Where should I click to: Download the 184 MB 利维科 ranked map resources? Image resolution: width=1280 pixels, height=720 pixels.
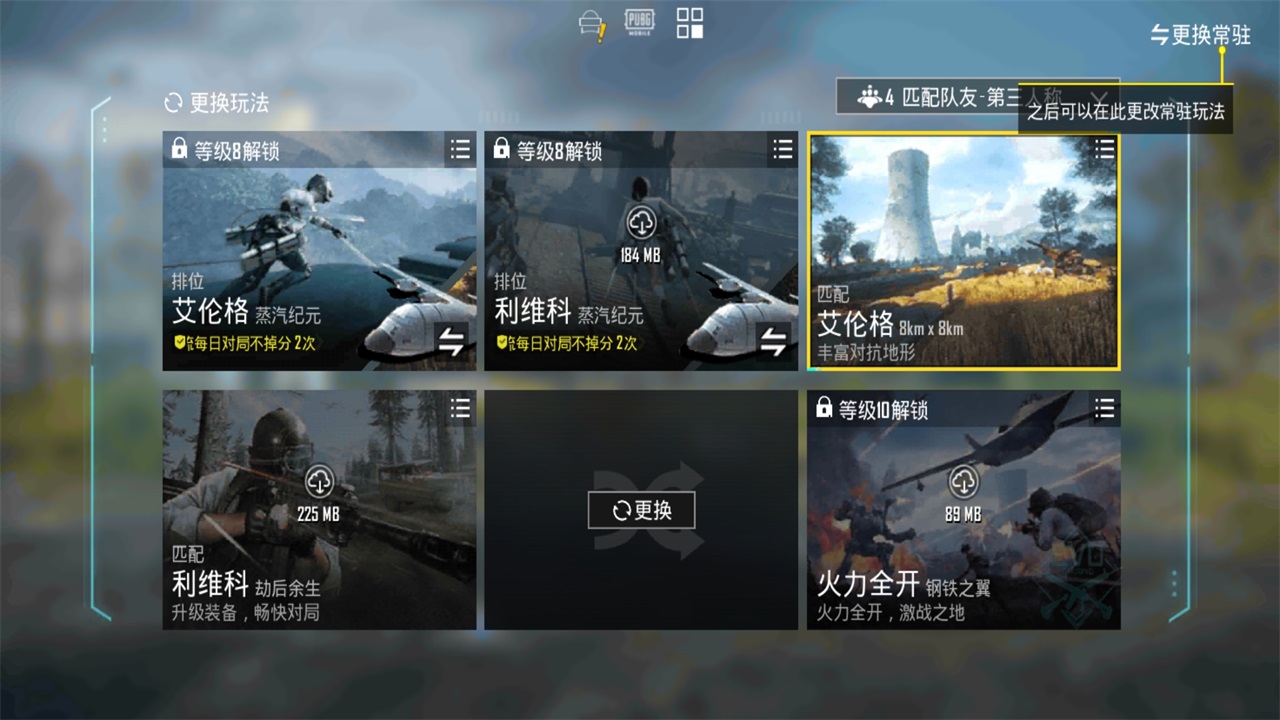tap(641, 222)
